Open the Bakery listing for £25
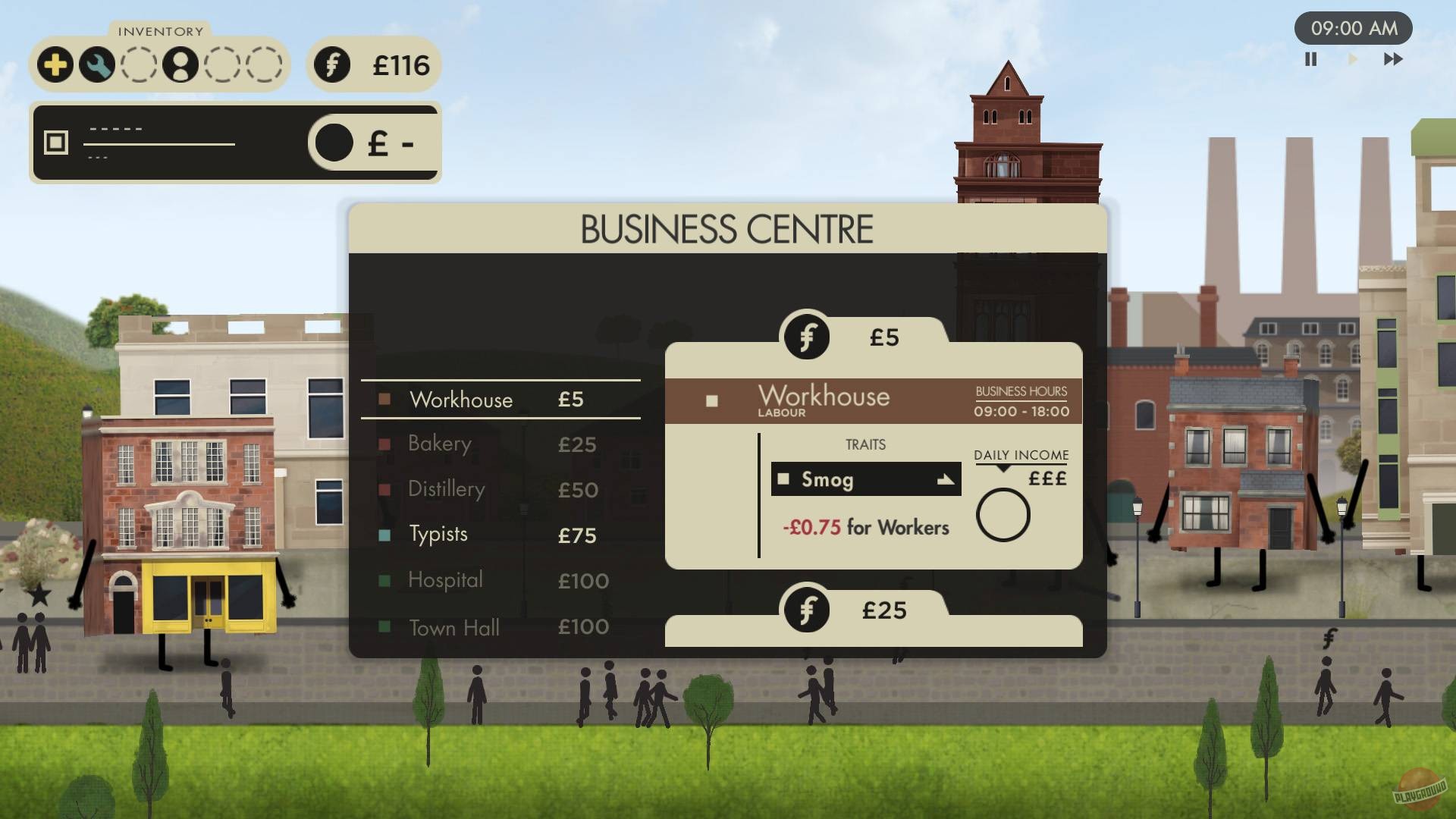 440,444
